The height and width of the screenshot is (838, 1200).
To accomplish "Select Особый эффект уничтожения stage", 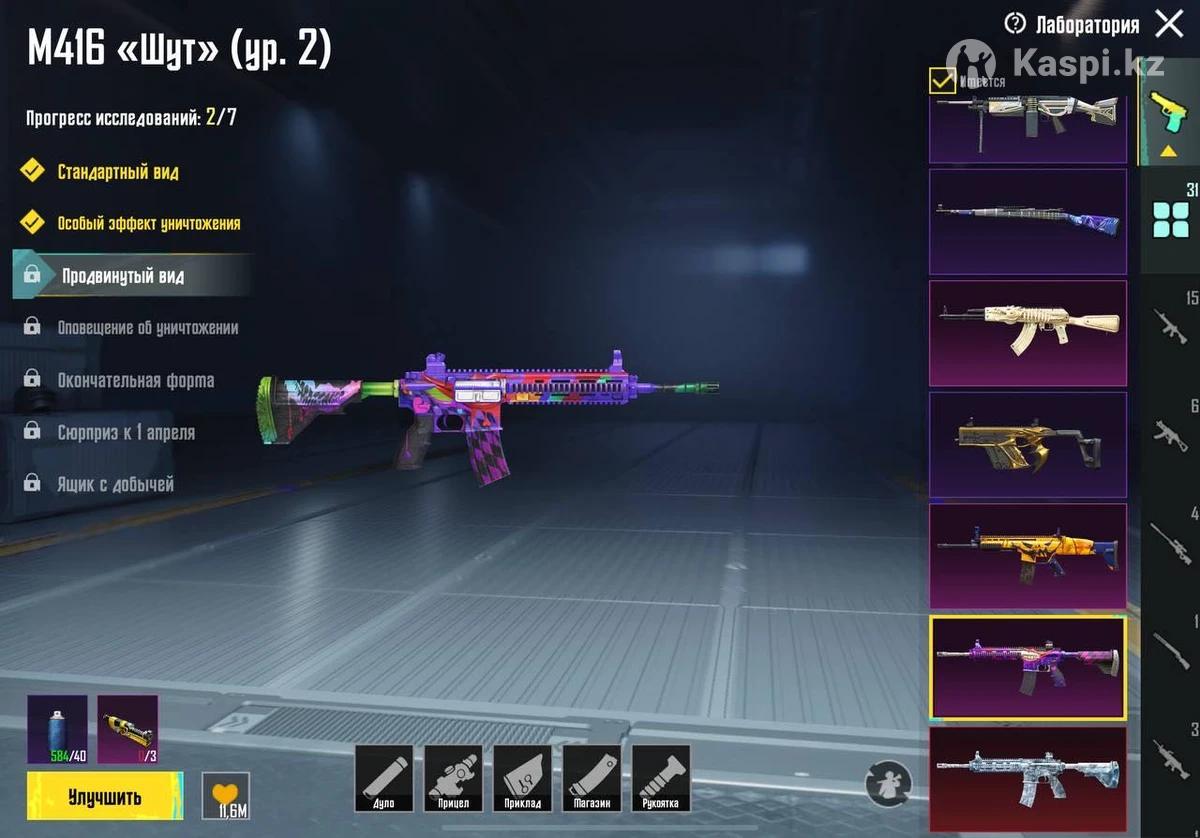I will point(148,223).
